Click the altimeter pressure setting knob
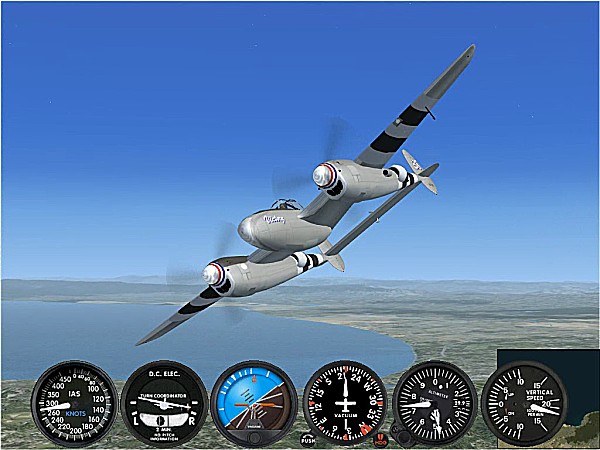Viewport: 600px width, 450px height. point(400,436)
